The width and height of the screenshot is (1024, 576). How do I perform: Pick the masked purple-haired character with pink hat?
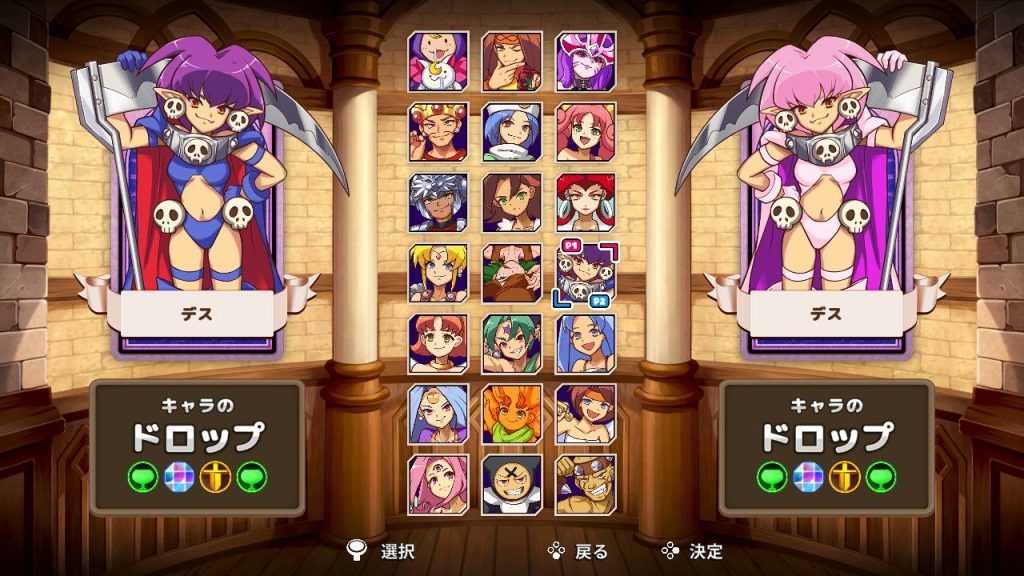[x=586, y=62]
